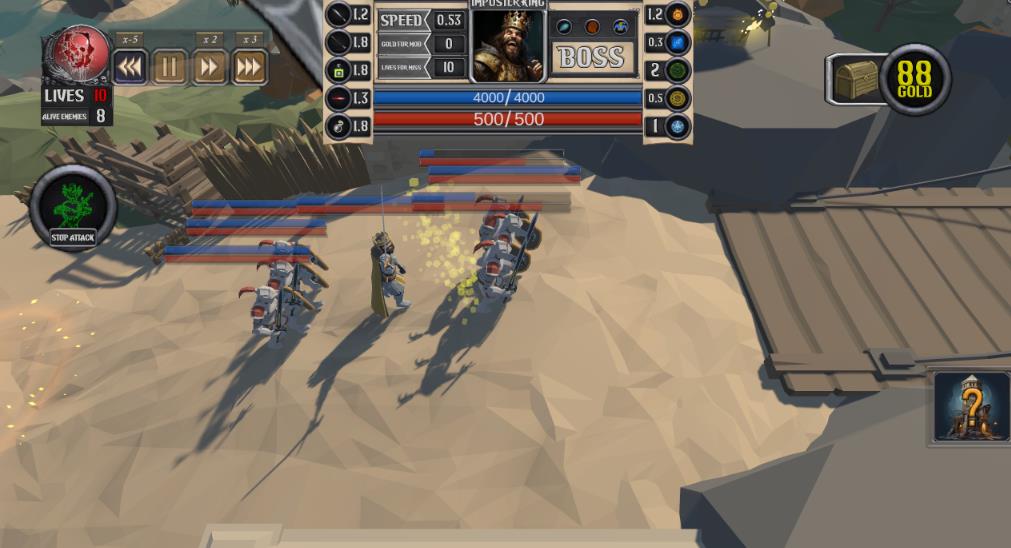This screenshot has height=548, width=1011.
Task: Pause the game
Action: click(x=169, y=68)
